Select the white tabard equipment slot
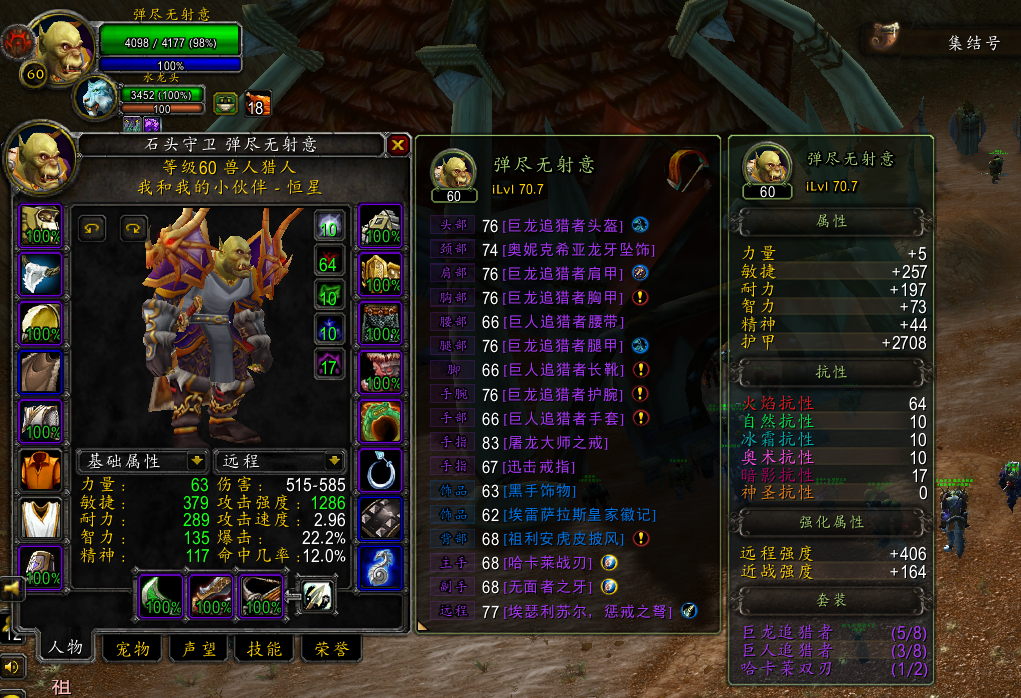This screenshot has height=698, width=1021. tap(41, 518)
